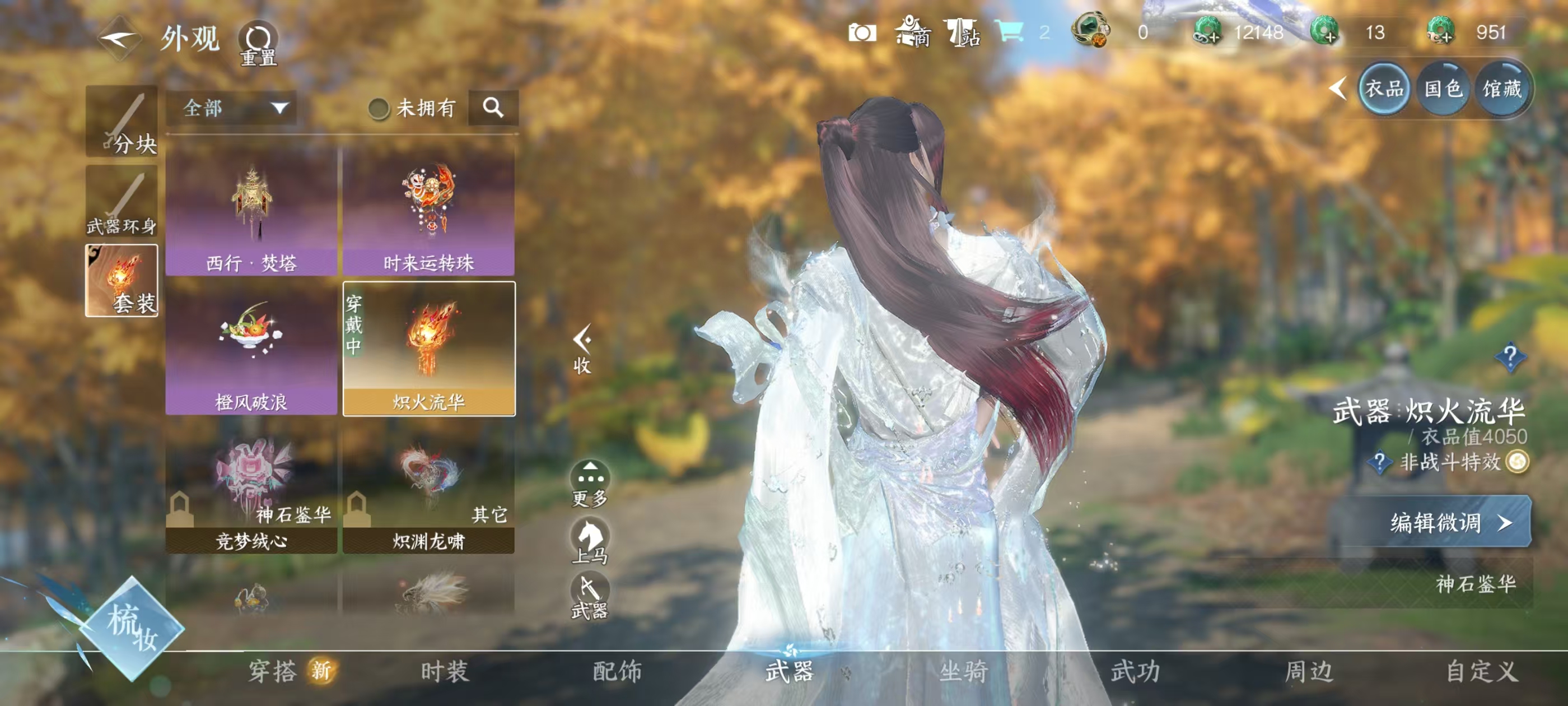
Task: Switch to the 时装 bottom tab
Action: [x=445, y=671]
